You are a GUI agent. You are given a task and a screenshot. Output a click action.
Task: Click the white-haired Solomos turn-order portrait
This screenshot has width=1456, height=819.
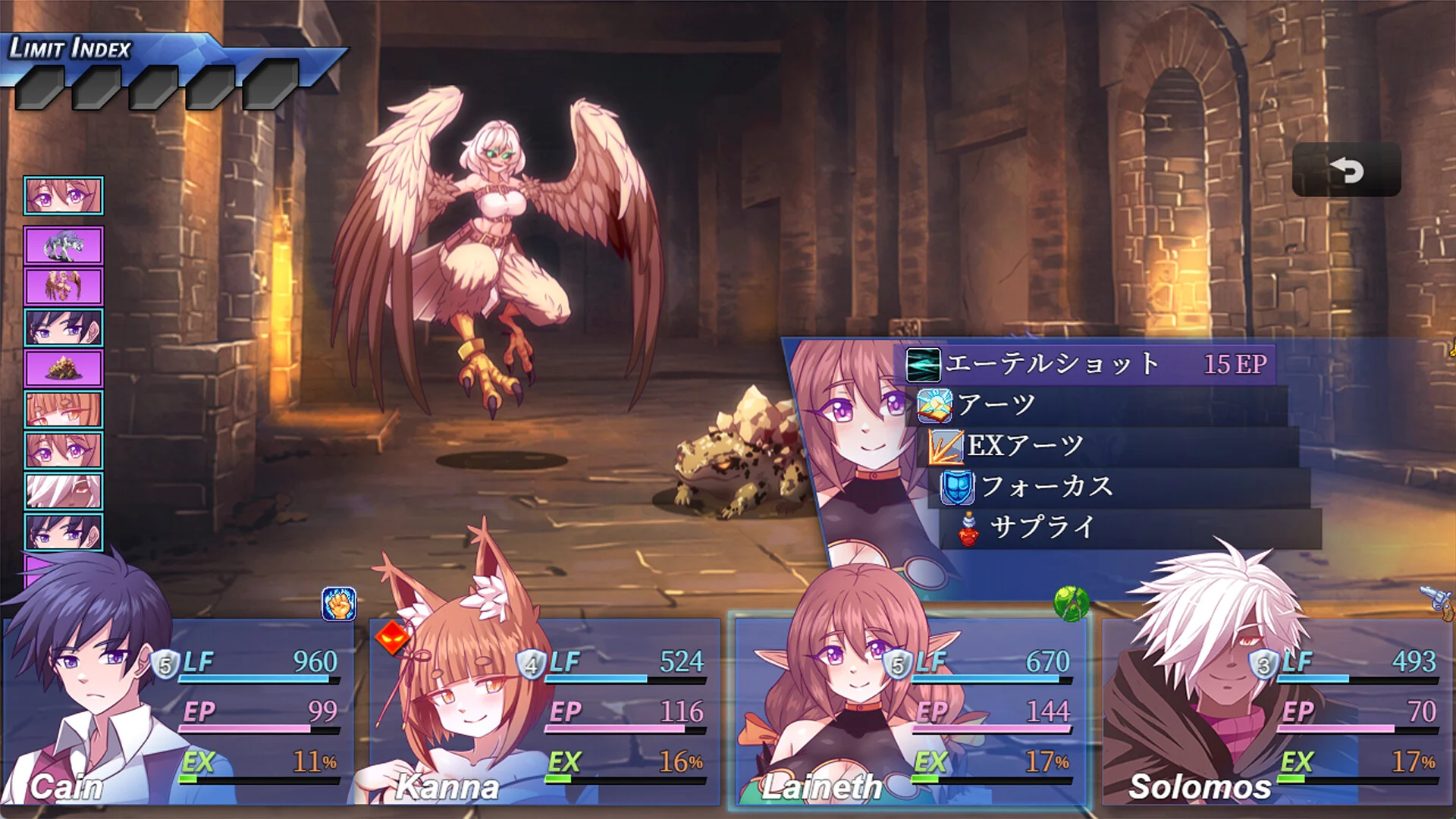64,491
